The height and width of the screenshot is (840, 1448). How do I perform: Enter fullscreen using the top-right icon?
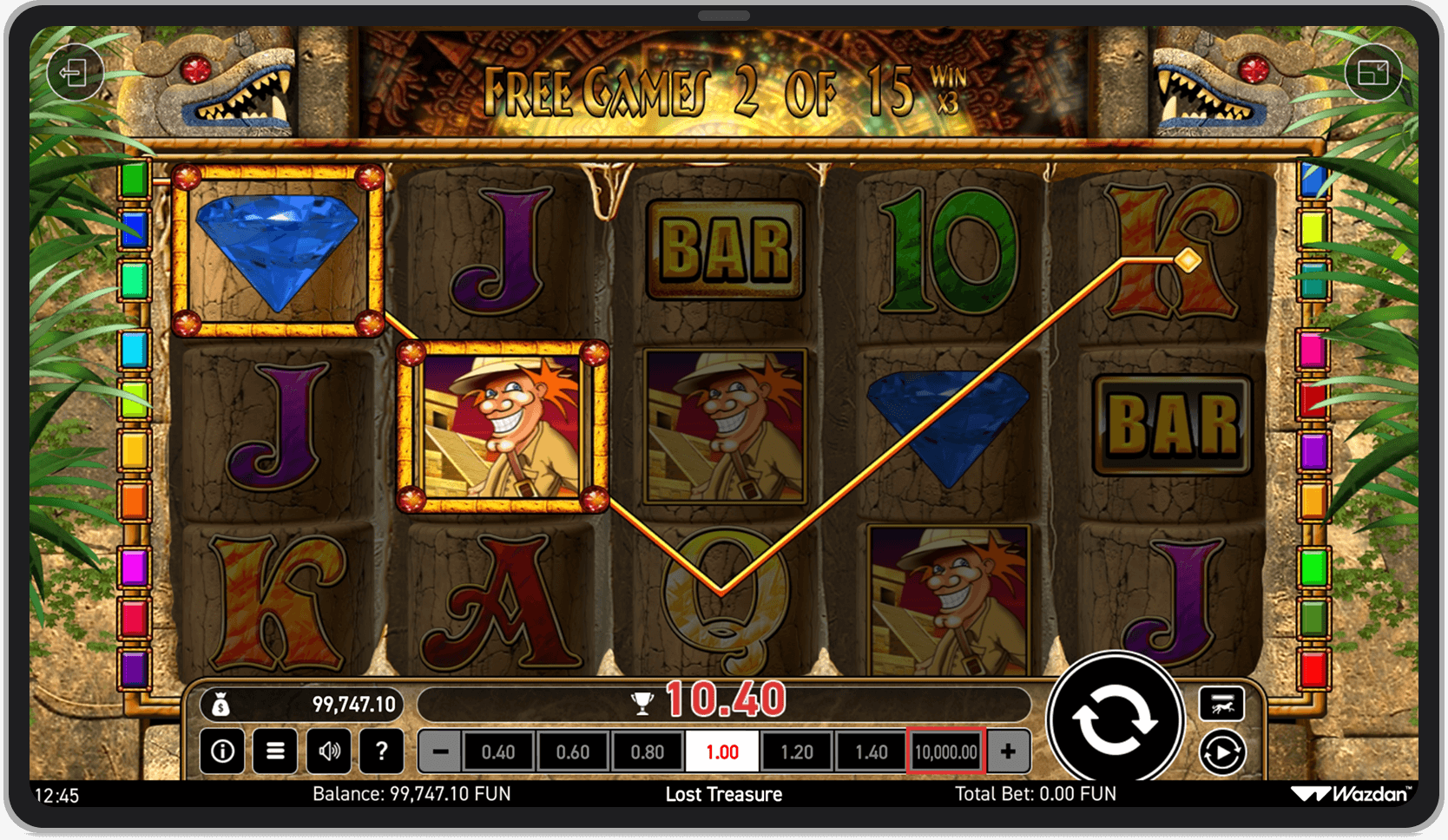coord(1375,73)
